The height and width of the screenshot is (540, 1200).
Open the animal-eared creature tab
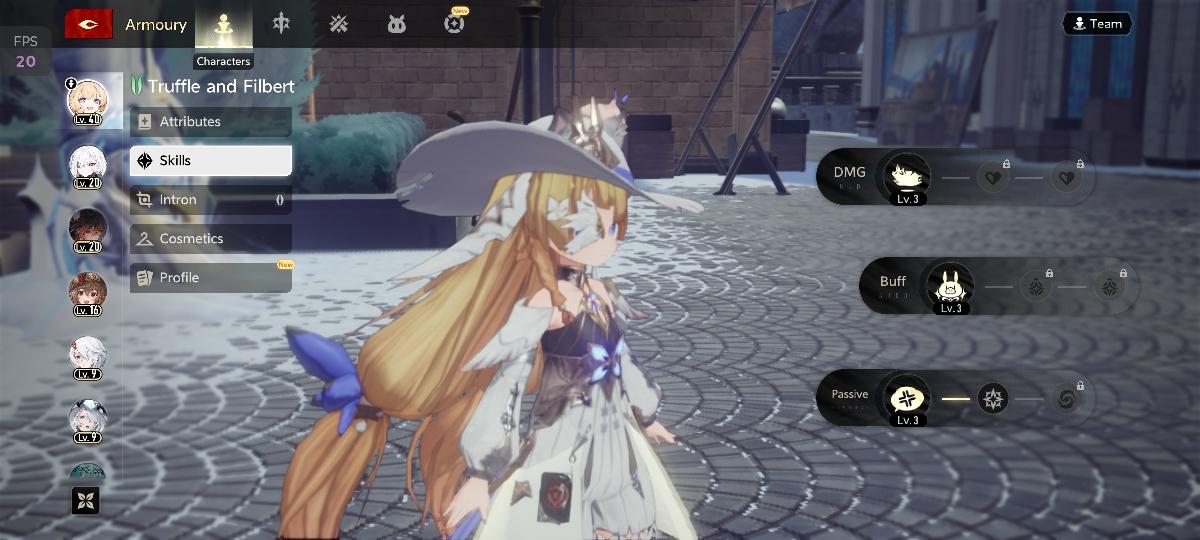[x=397, y=24]
